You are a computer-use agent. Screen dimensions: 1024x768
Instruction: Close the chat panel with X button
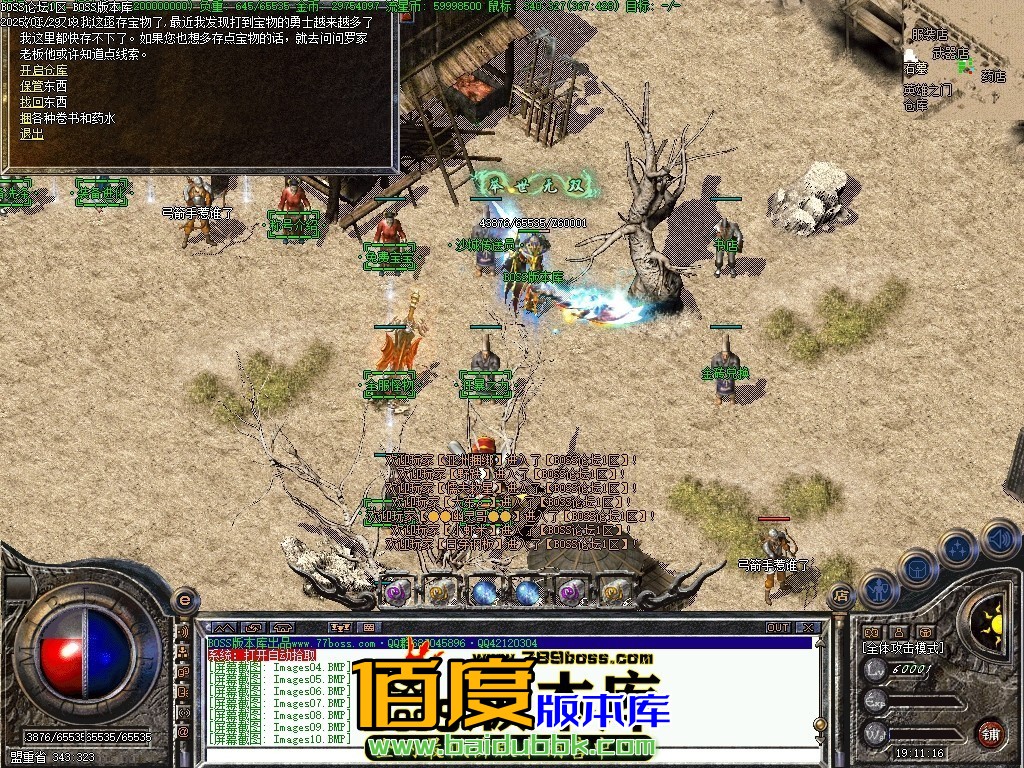808,628
